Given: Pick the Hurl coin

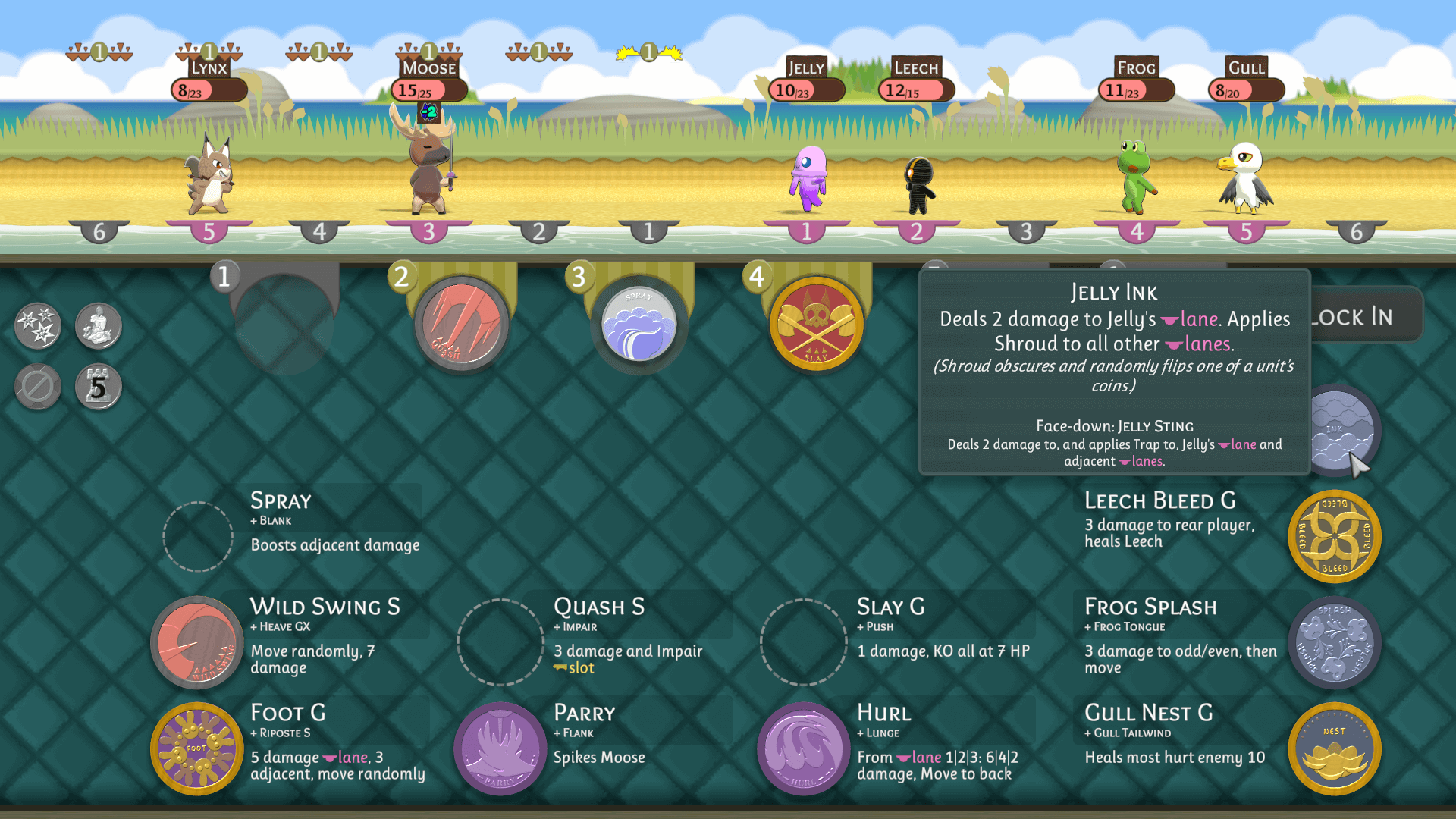Looking at the screenshot, I should (x=804, y=748).
